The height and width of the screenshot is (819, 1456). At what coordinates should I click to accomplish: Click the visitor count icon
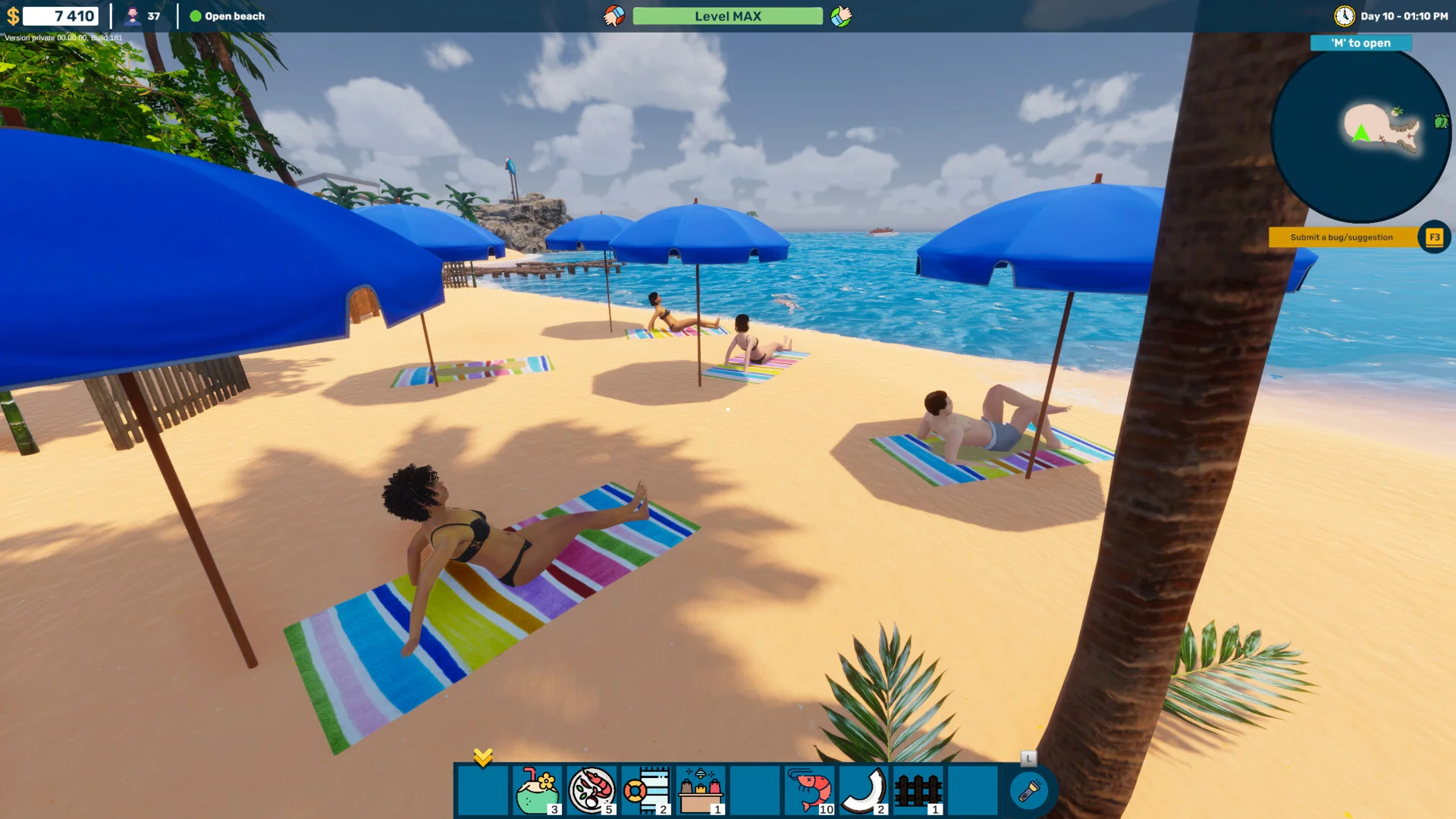point(133,16)
